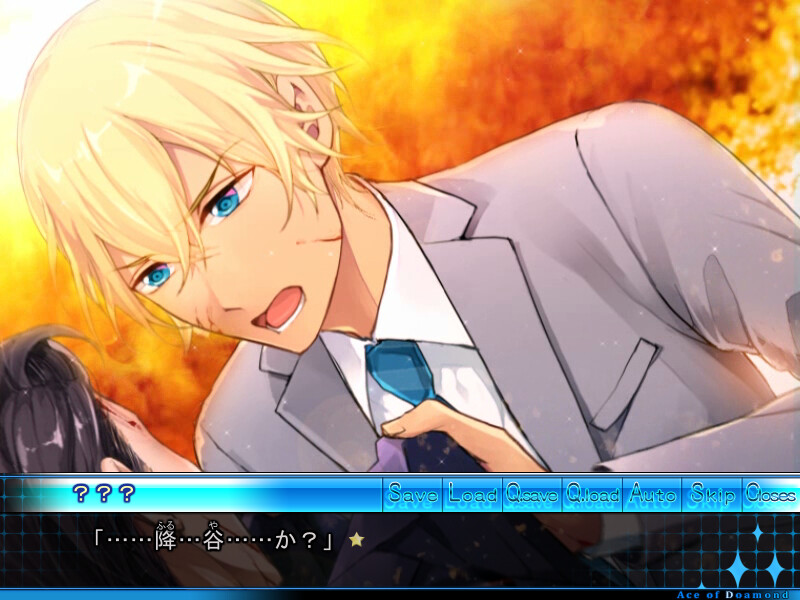Open the Save menu
Viewport: 800px width, 600px height.
coord(413,493)
